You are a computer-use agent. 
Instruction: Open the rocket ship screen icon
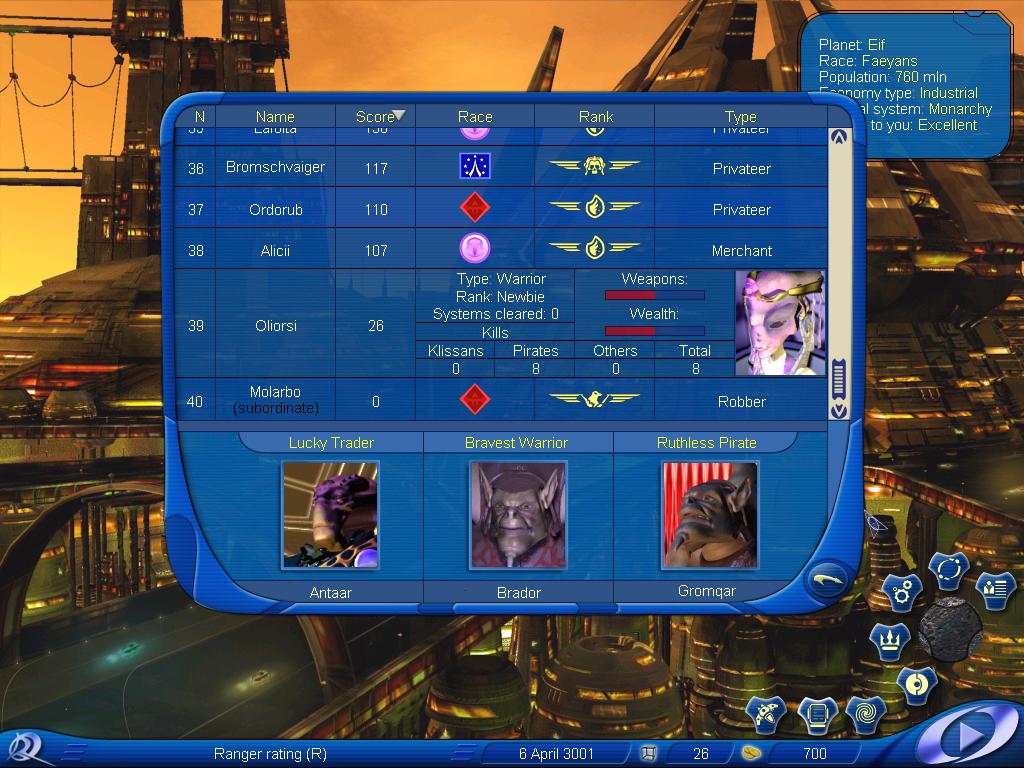click(x=769, y=714)
